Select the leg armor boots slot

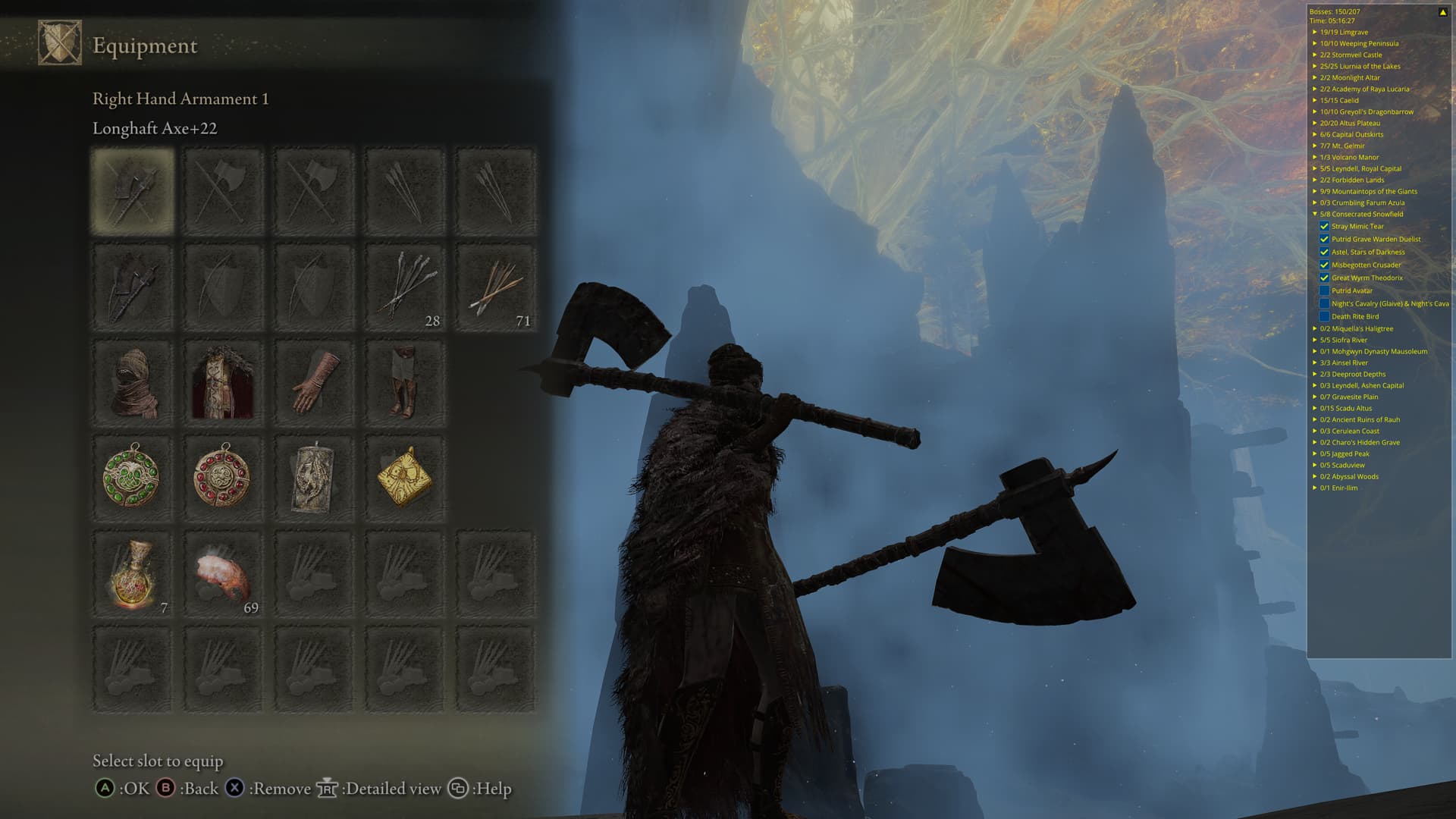coord(405,383)
